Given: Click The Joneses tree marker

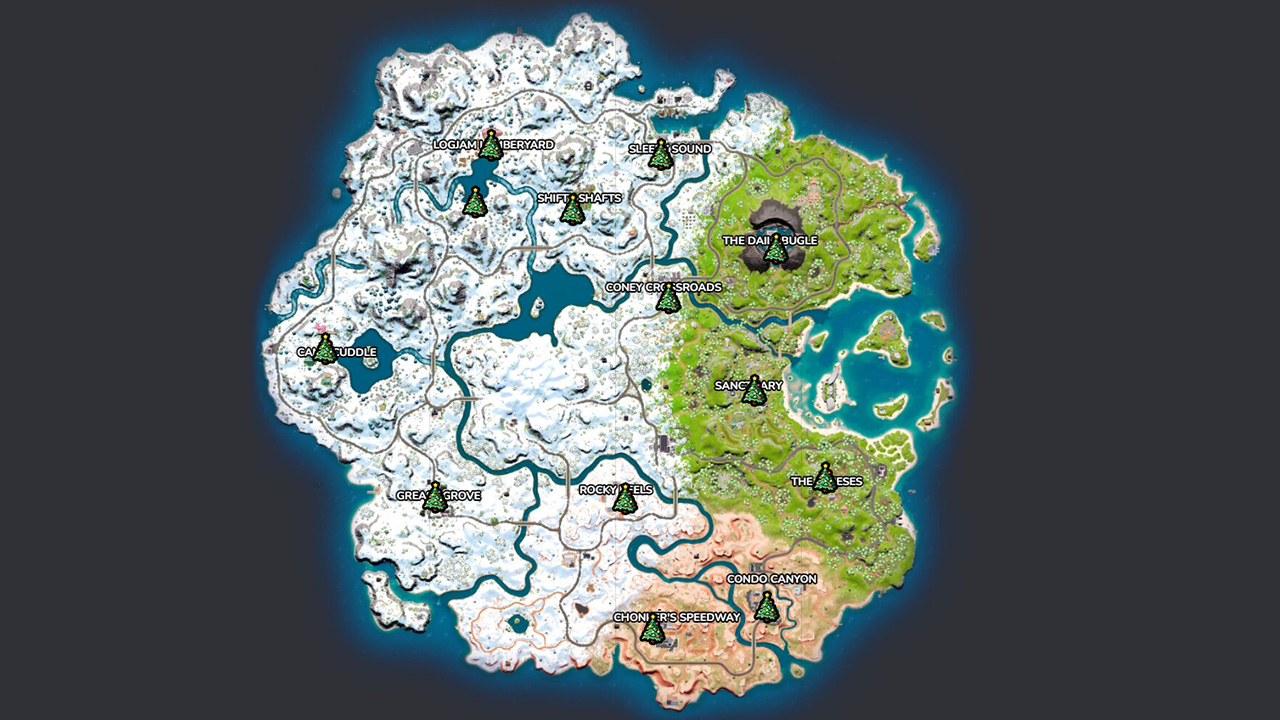Looking at the screenshot, I should 826,480.
